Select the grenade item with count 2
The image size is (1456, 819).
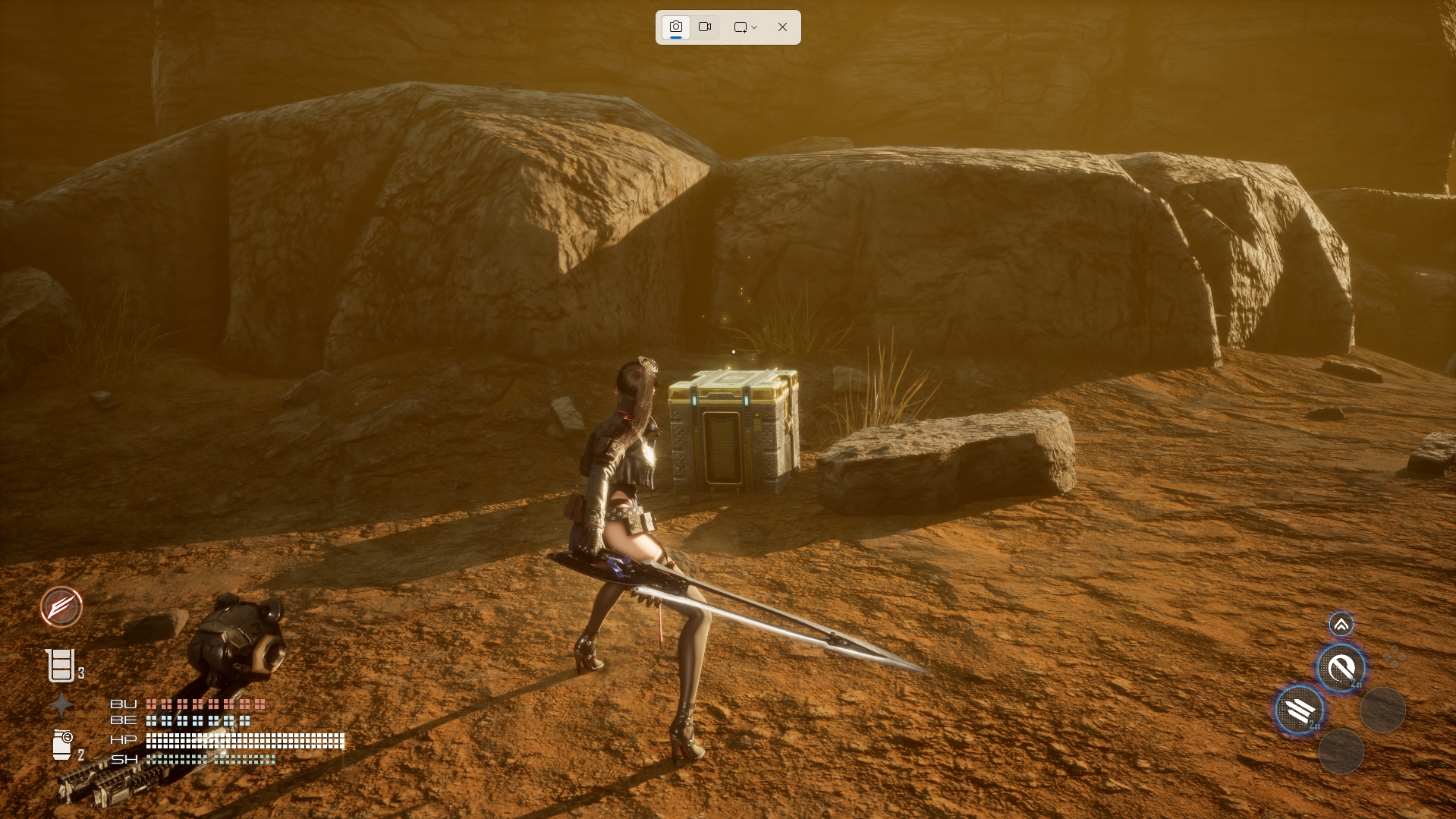click(x=62, y=745)
